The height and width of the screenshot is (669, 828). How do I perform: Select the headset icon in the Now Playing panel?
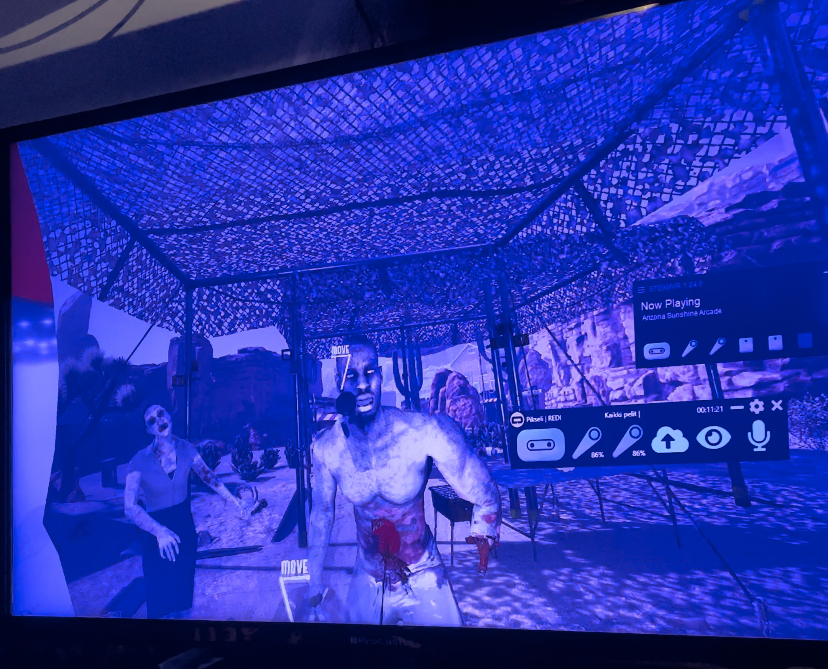coord(657,350)
